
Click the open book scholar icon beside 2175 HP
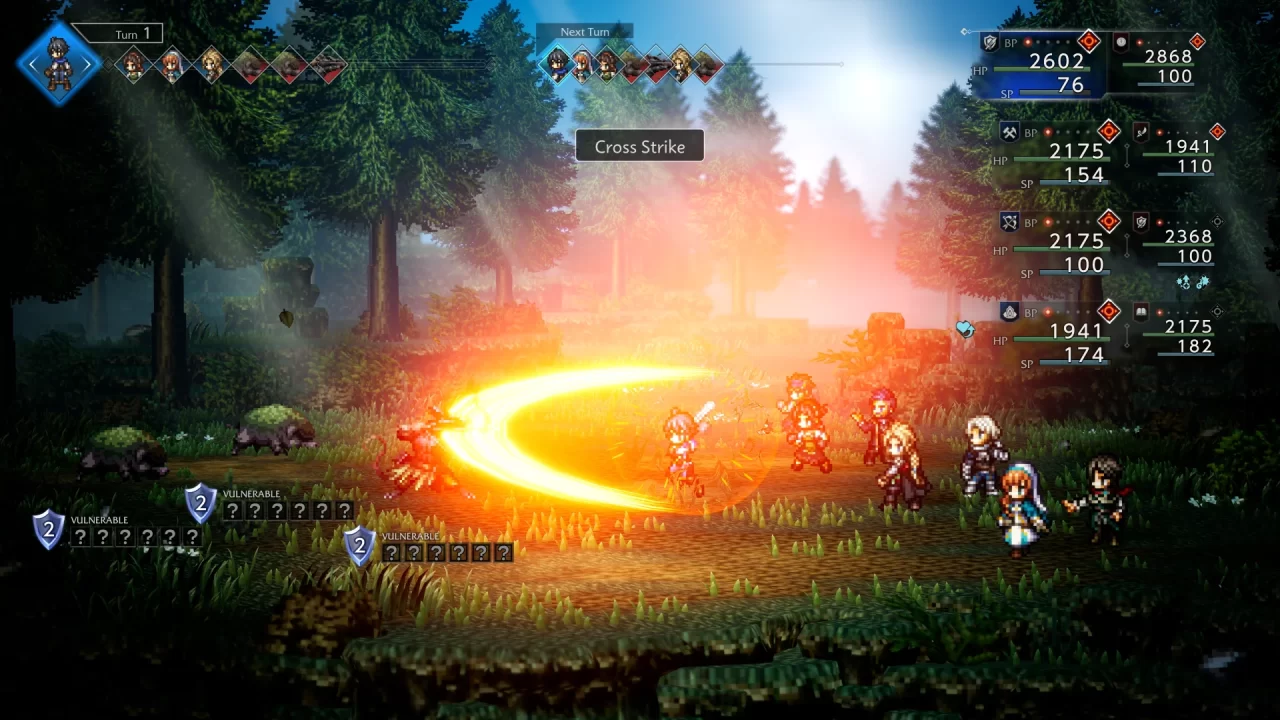tap(1140, 310)
